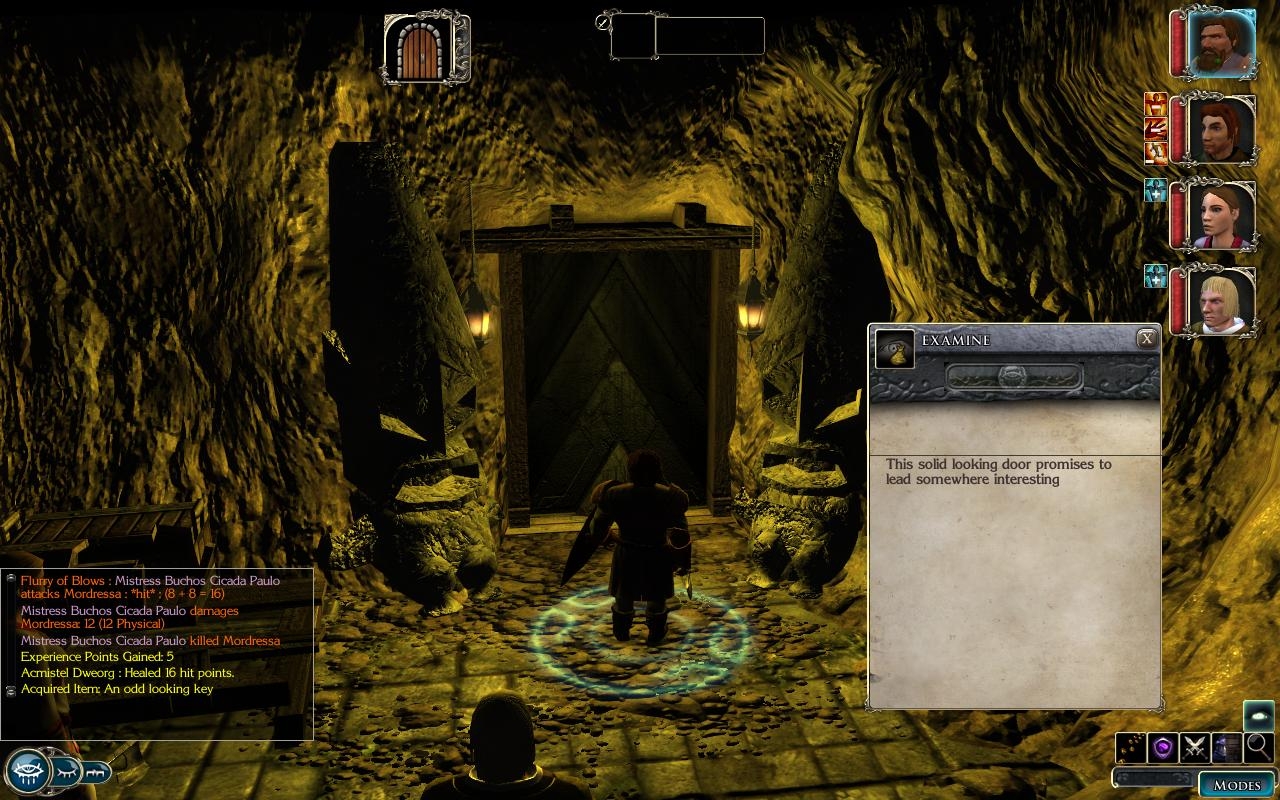Click the Examine panel's raven icon

(x=894, y=349)
